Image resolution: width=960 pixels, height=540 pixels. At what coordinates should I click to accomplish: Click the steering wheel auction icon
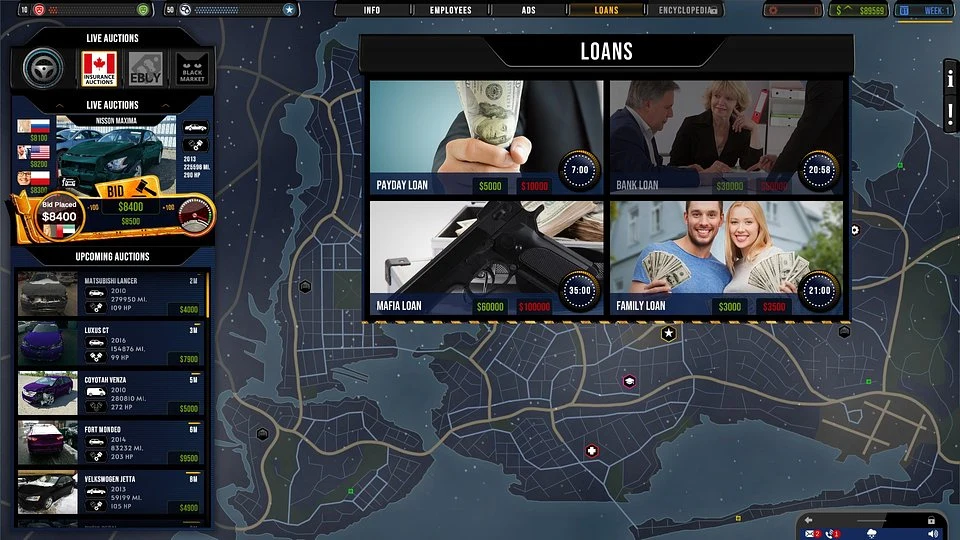click(x=43, y=69)
